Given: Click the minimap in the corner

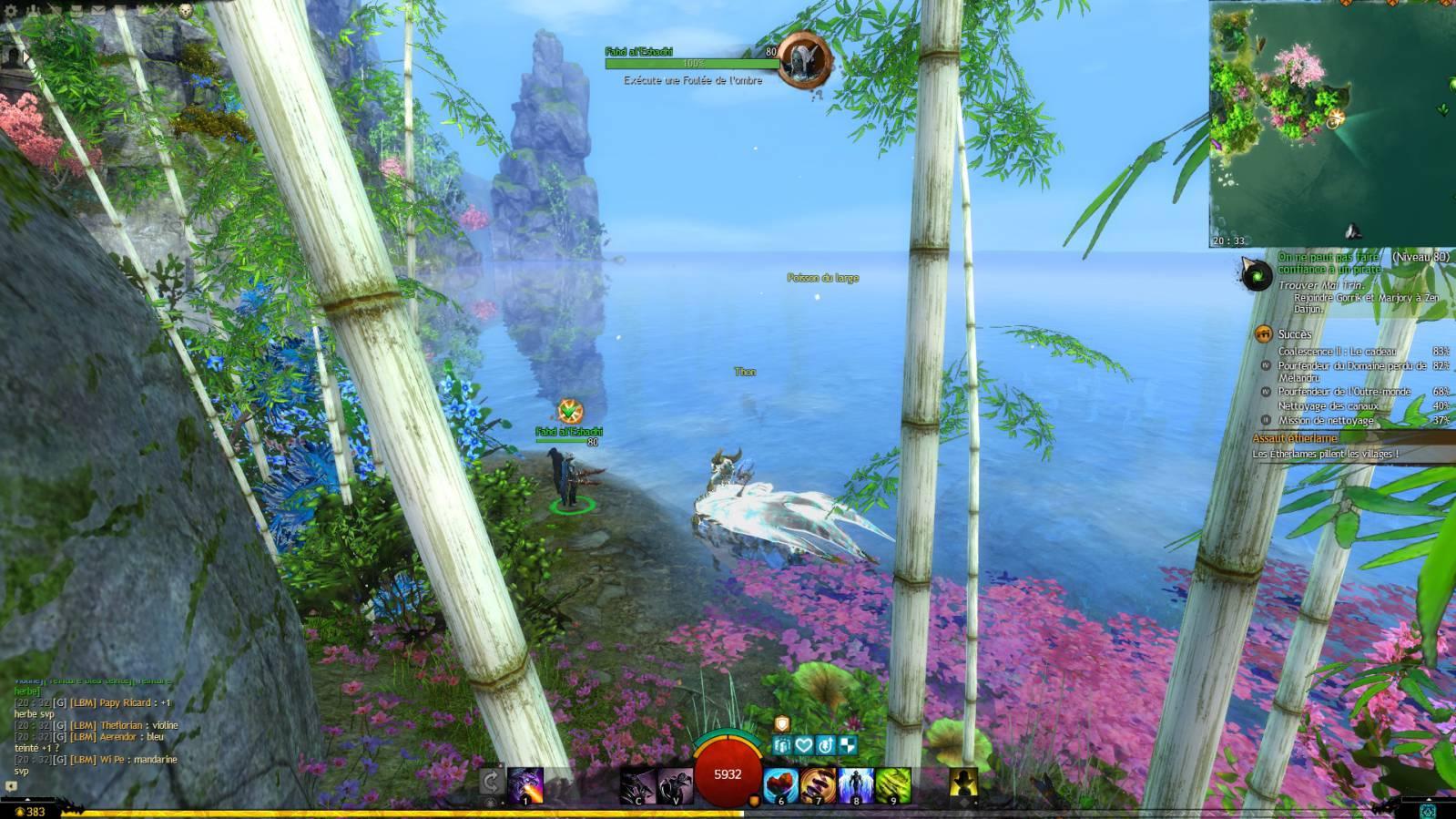Looking at the screenshot, I should coord(1331,124).
